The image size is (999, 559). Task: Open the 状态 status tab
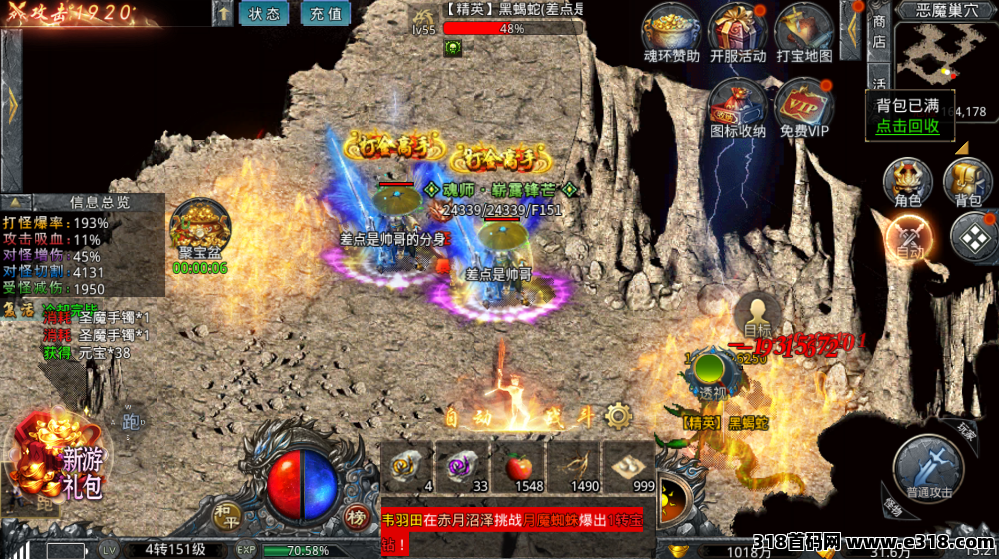(264, 14)
